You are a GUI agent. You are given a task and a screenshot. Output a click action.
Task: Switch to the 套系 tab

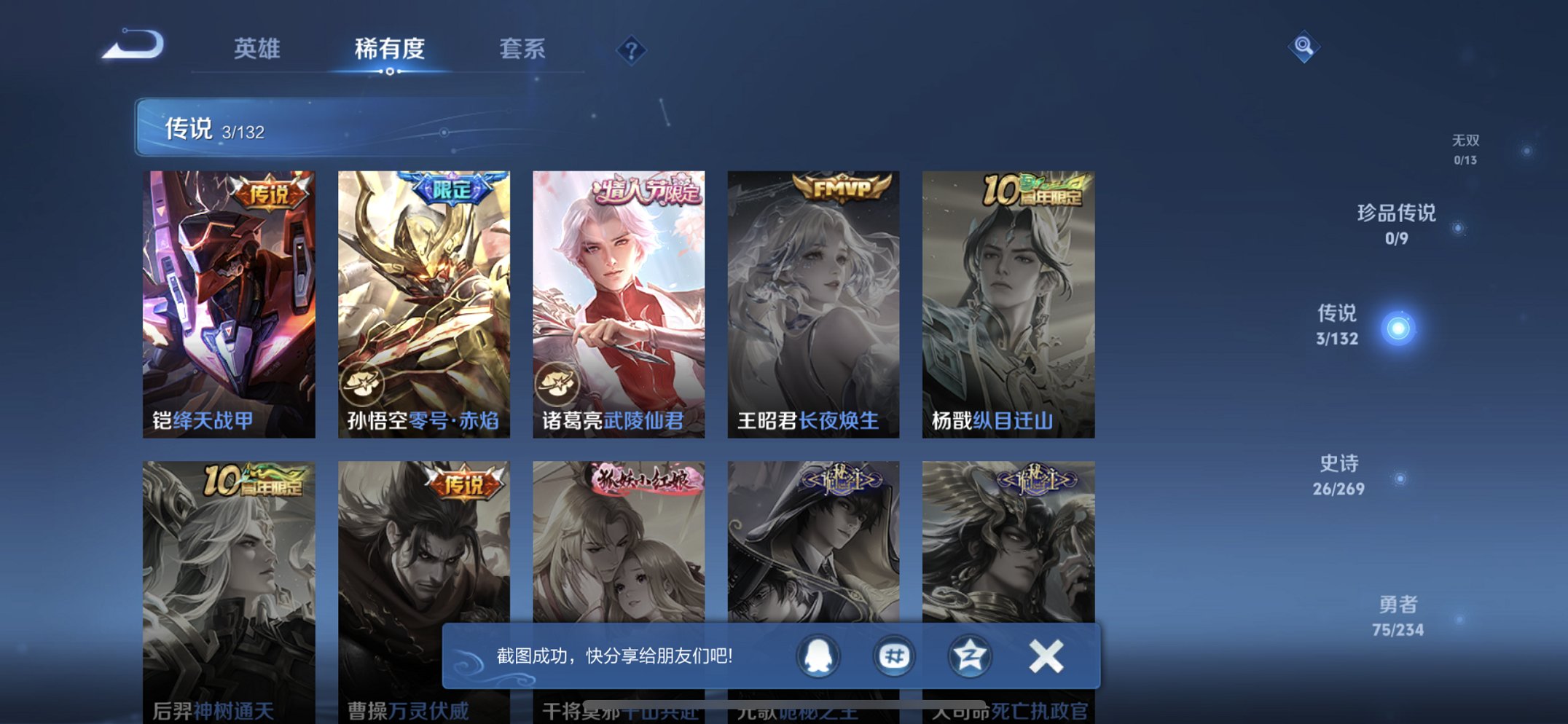coord(523,49)
